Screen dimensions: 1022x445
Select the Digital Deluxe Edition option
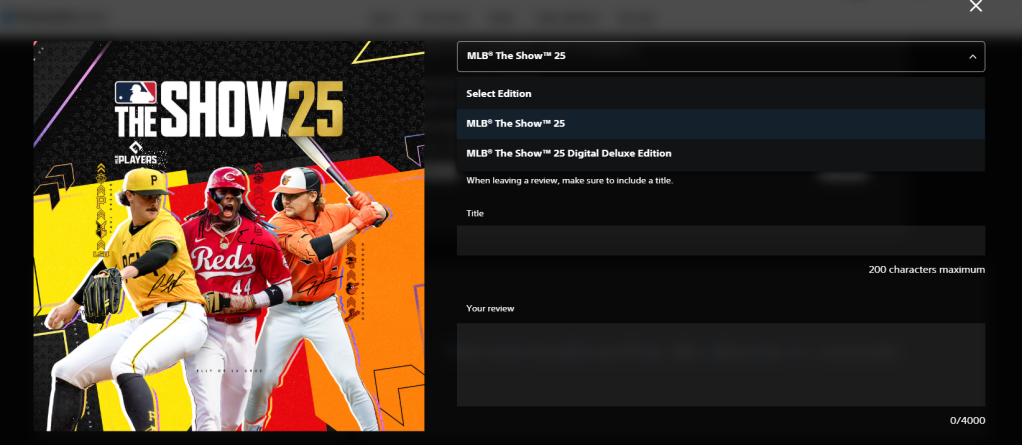click(x=720, y=154)
